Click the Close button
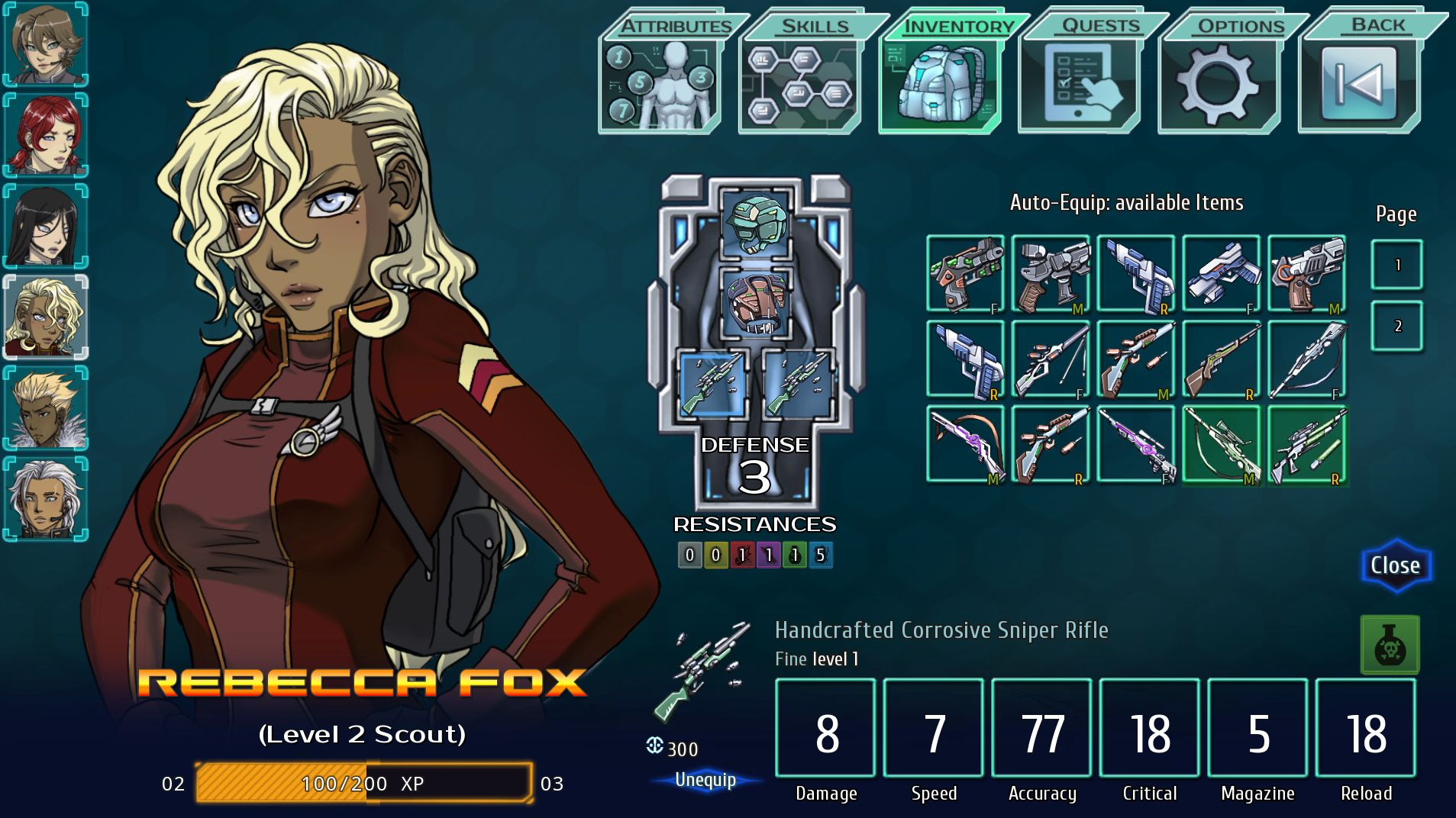1456x818 pixels. pos(1396,565)
